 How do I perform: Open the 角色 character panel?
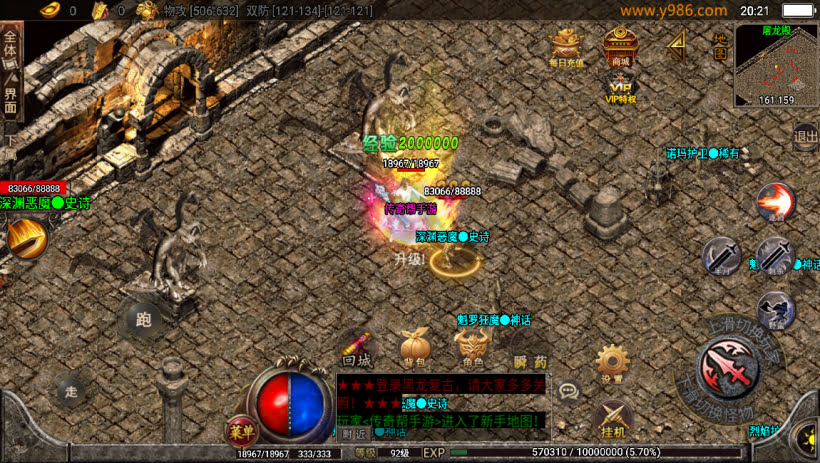click(471, 347)
